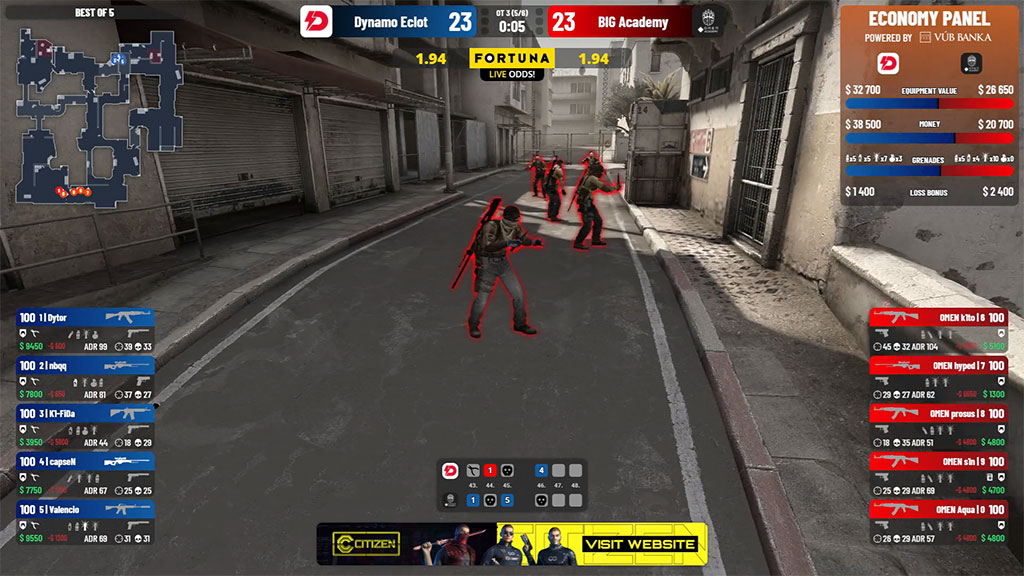Select player Dytor's row

(x=85, y=331)
